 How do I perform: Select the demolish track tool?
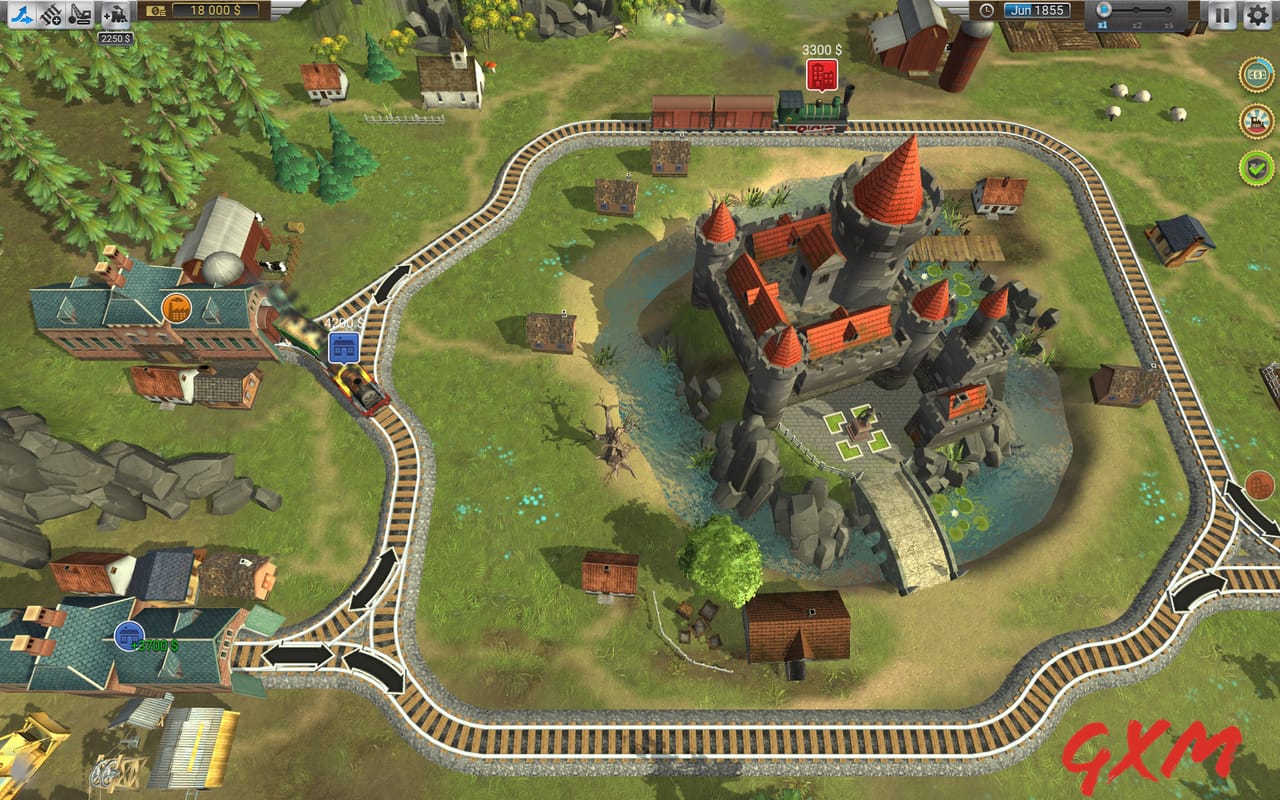click(x=80, y=16)
